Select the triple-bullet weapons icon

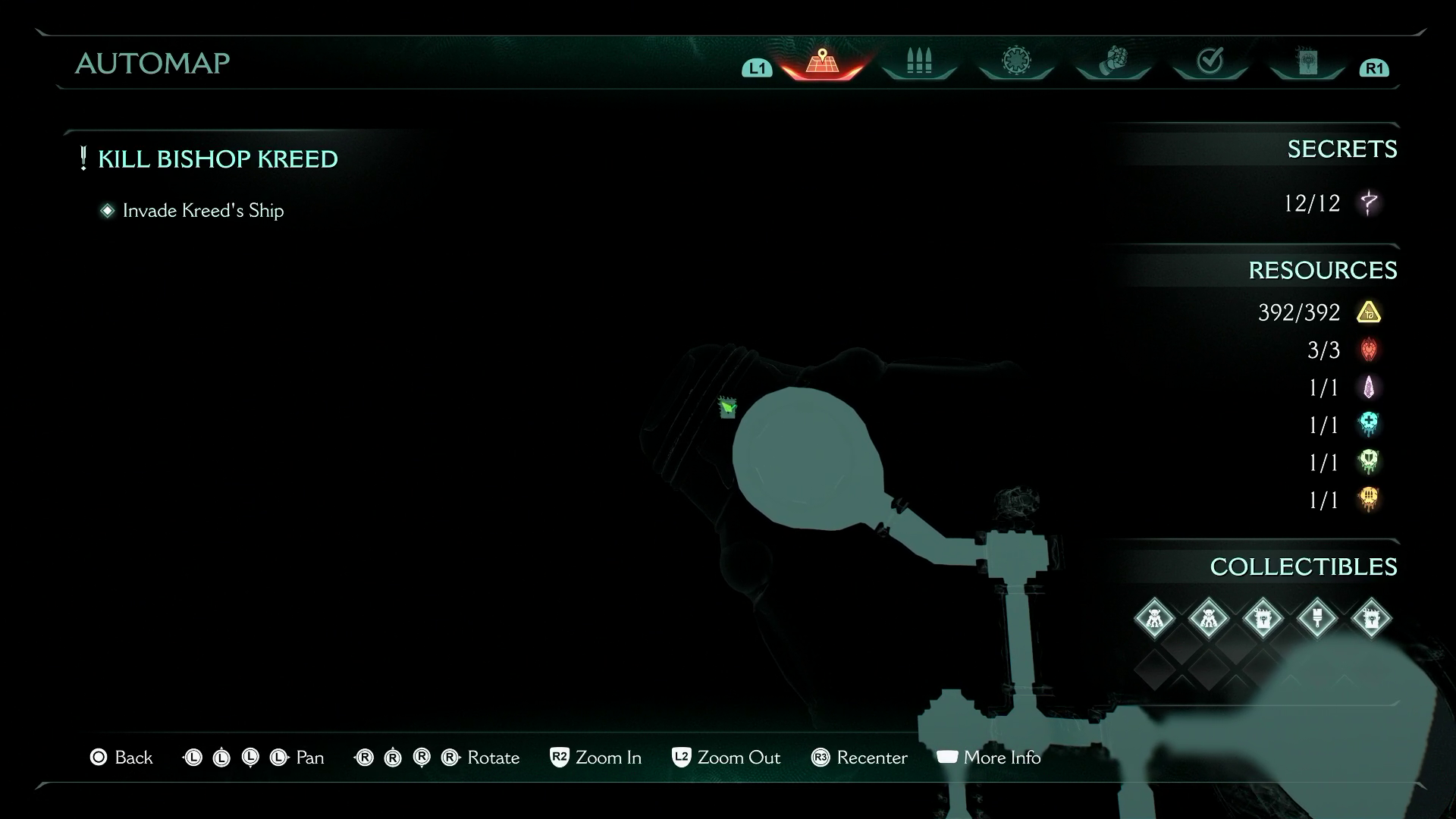coord(918,61)
